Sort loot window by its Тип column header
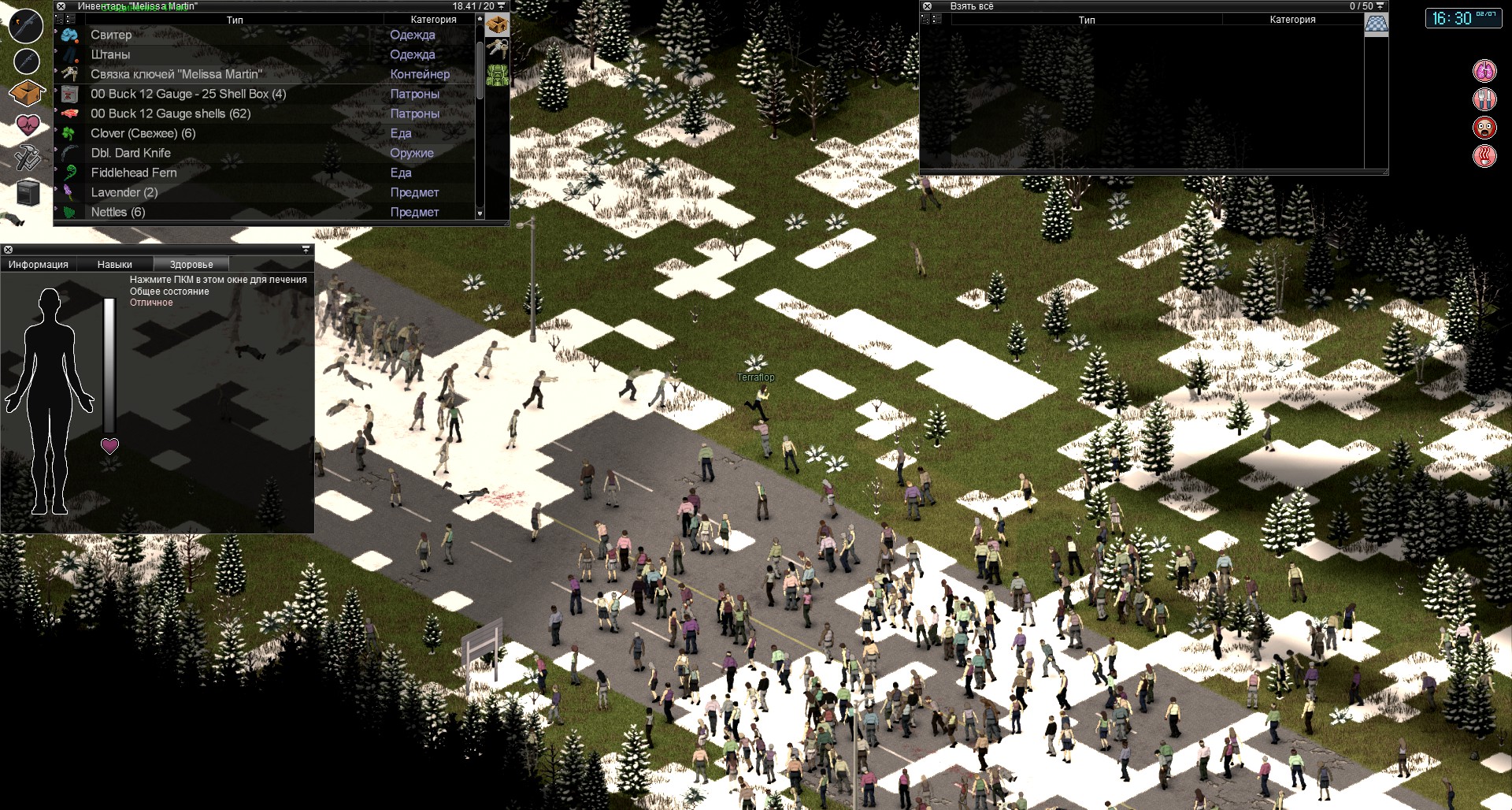Screen dimensions: 1512x810 pos(1087,20)
